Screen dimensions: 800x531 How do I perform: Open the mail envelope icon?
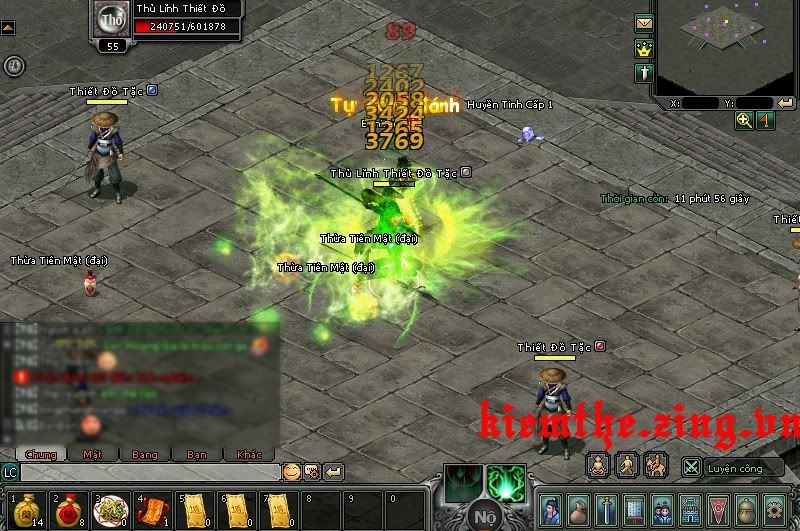click(643, 23)
